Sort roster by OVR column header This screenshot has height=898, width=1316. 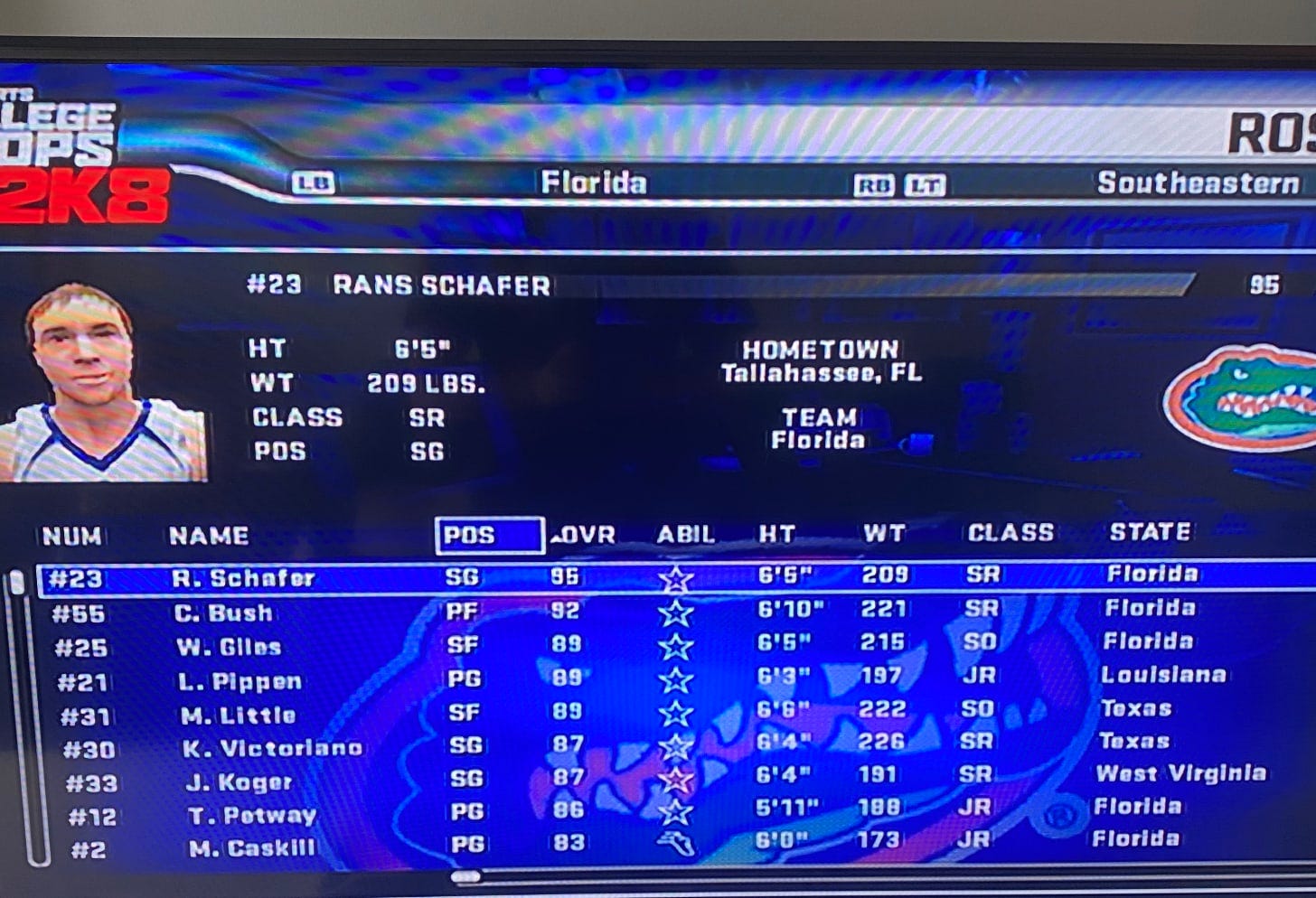586,535
